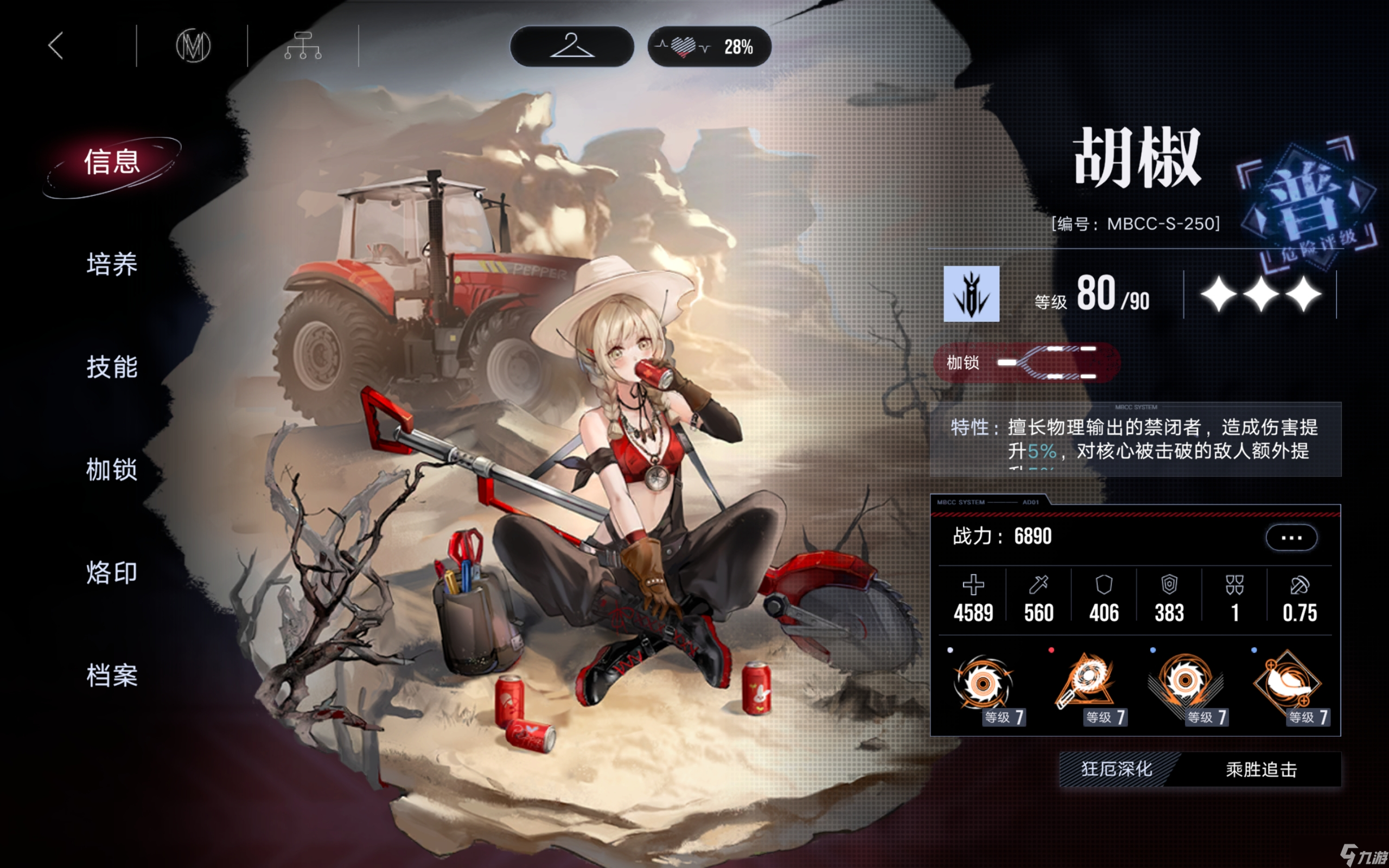Open the outfit hanger button
The height and width of the screenshot is (868, 1389).
point(572,47)
